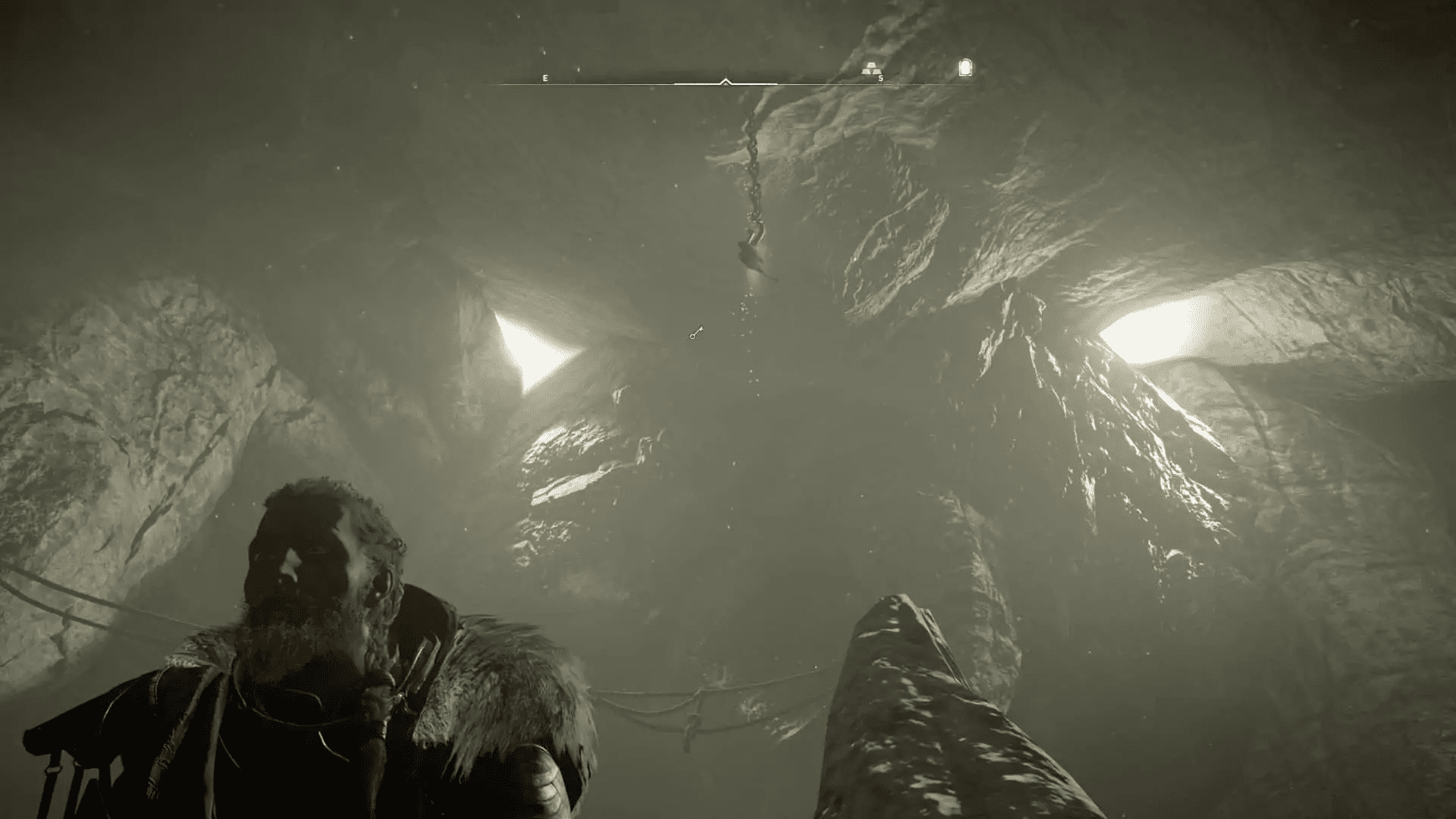
Task: Select the gold ingots wealth marker on compass
Action: pos(873,68)
